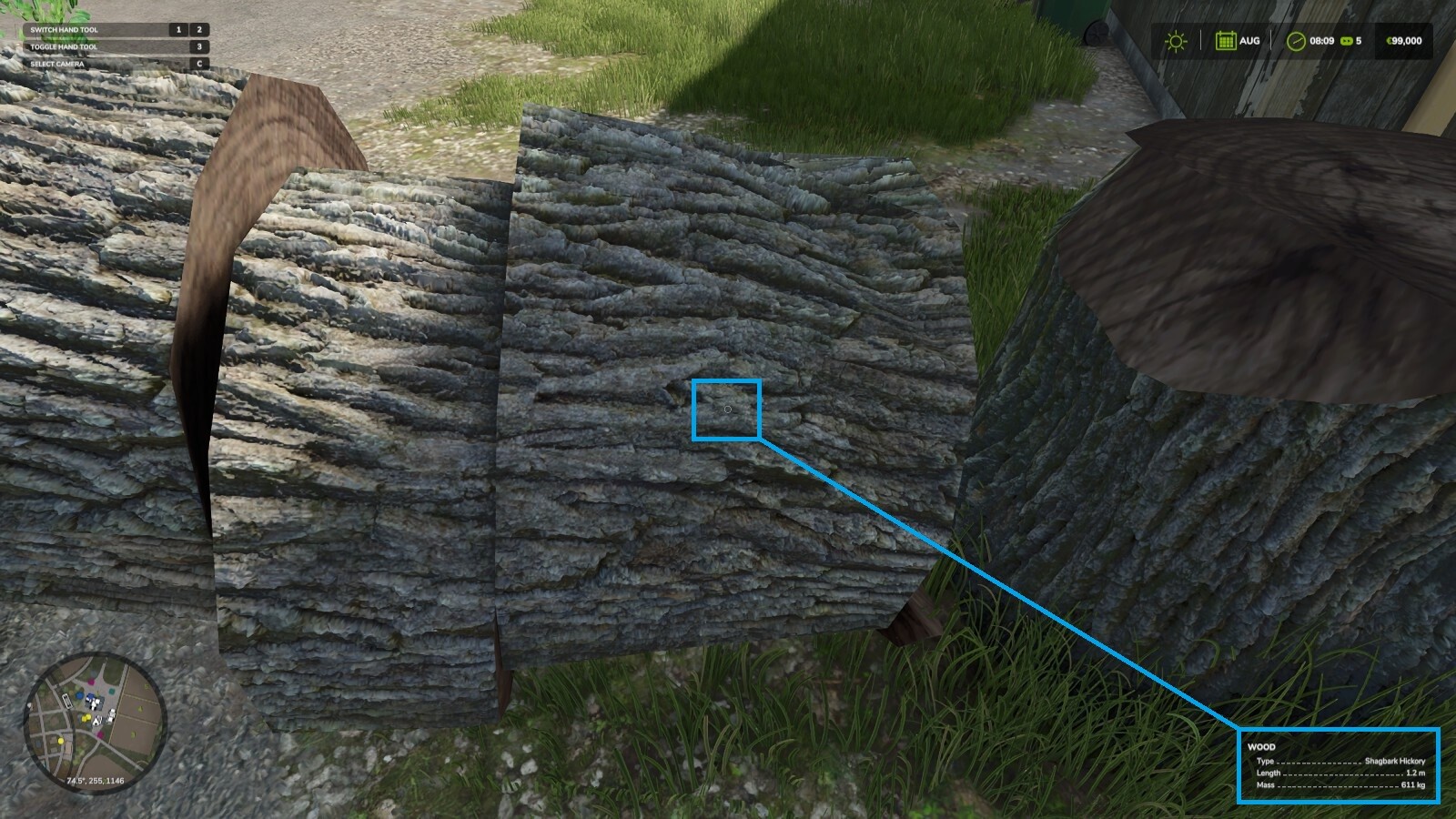
Task: Click the sun weather icon in HUD
Action: pyautogui.click(x=1175, y=40)
